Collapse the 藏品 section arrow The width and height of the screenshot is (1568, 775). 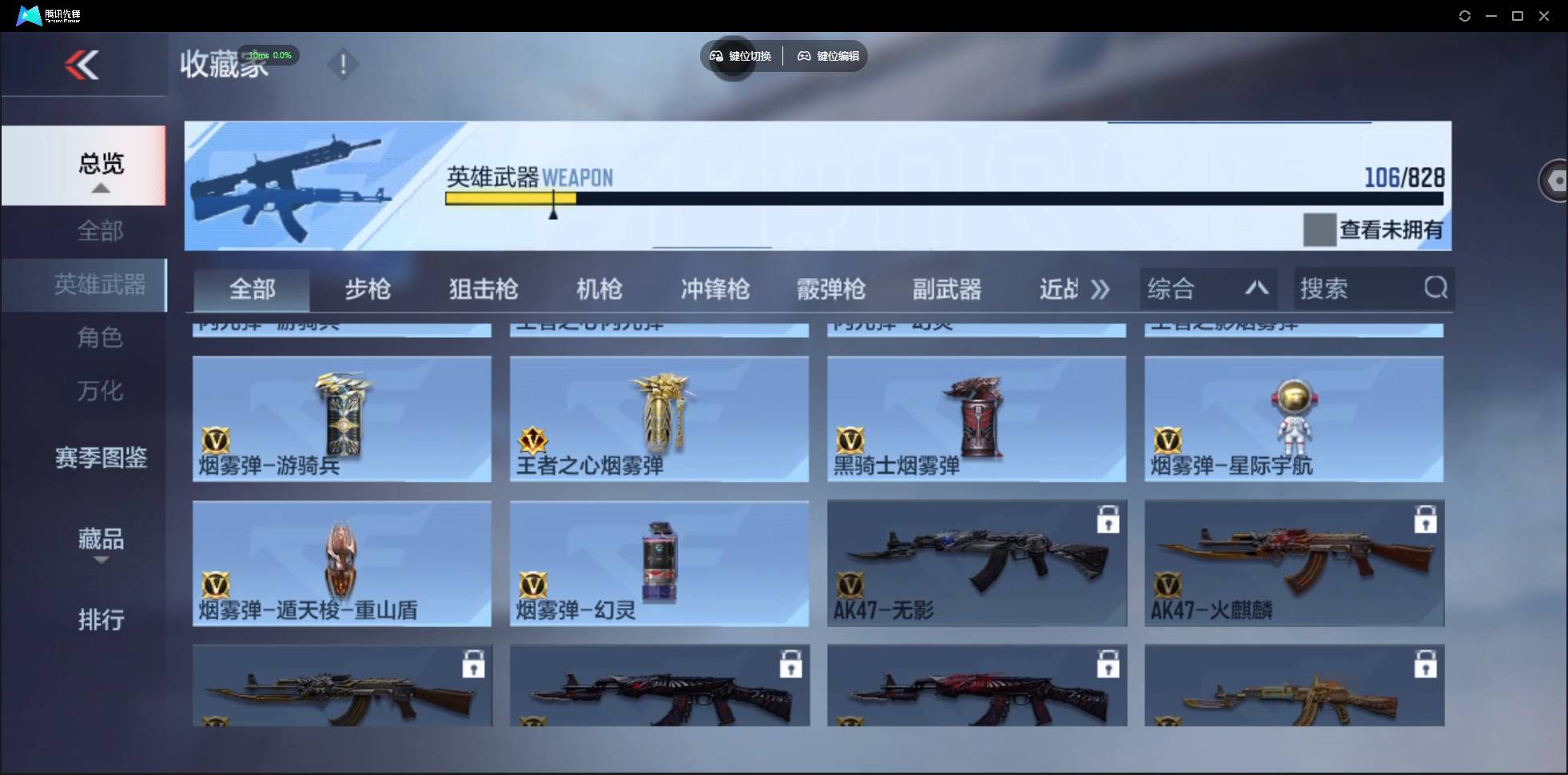pos(101,562)
